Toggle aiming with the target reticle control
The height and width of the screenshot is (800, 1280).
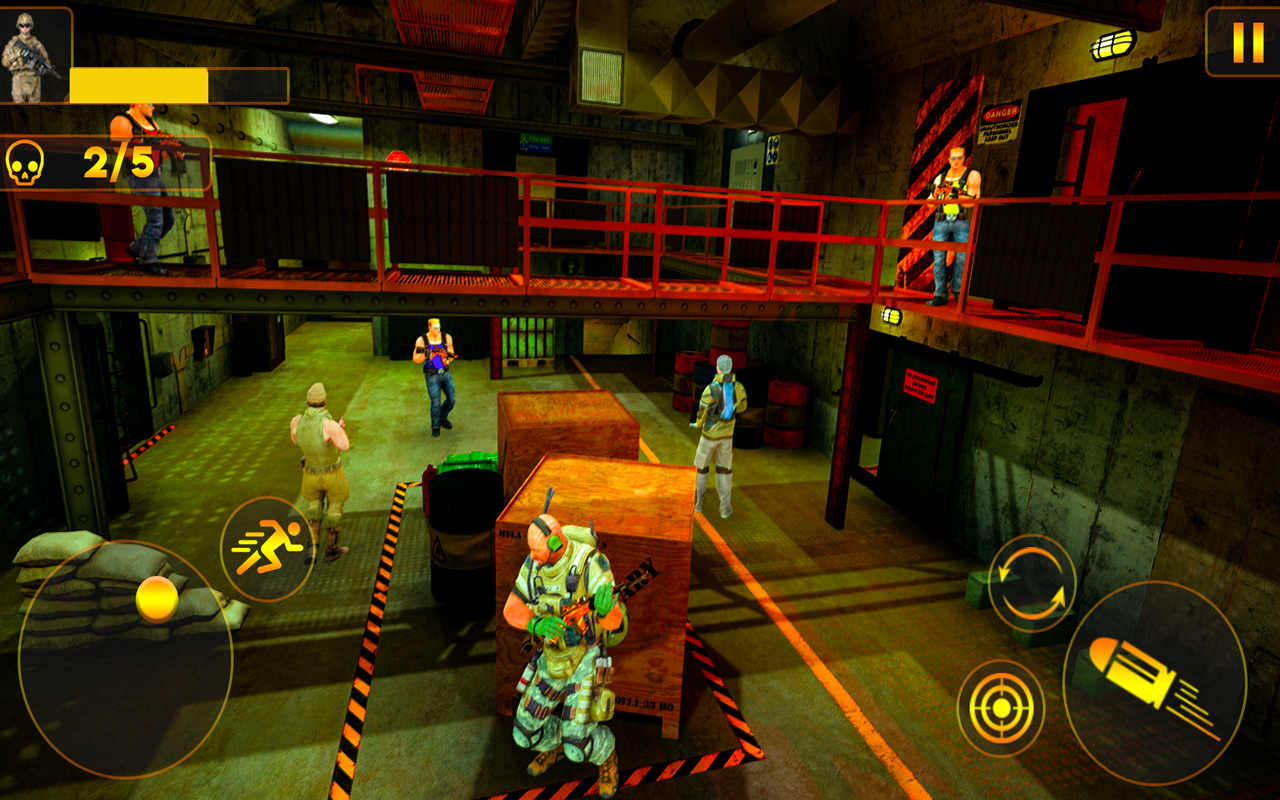1000,706
